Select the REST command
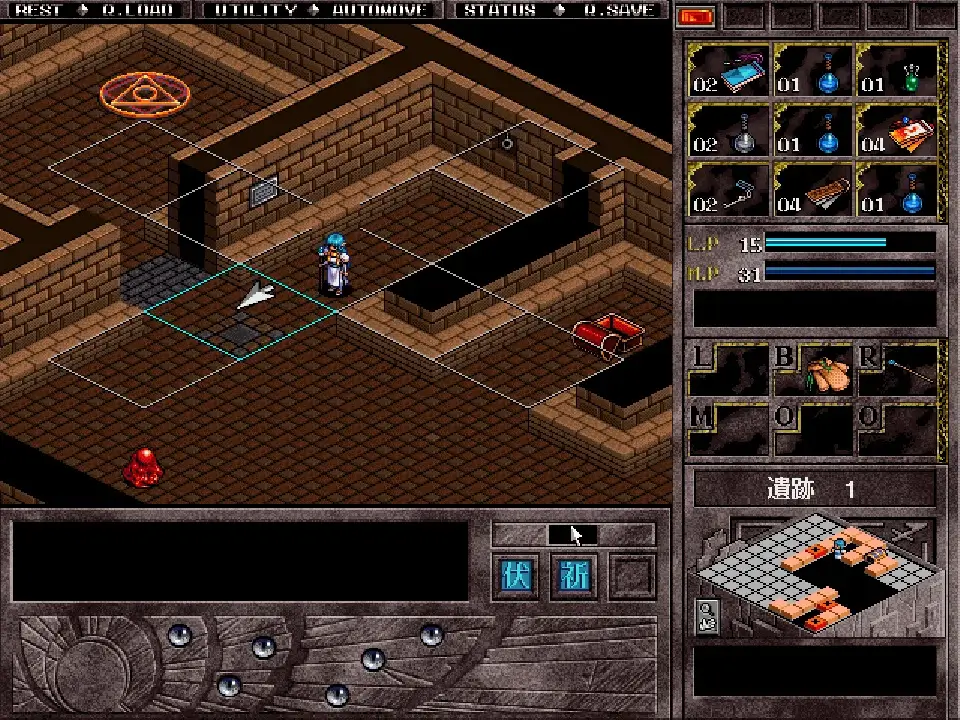 point(39,10)
